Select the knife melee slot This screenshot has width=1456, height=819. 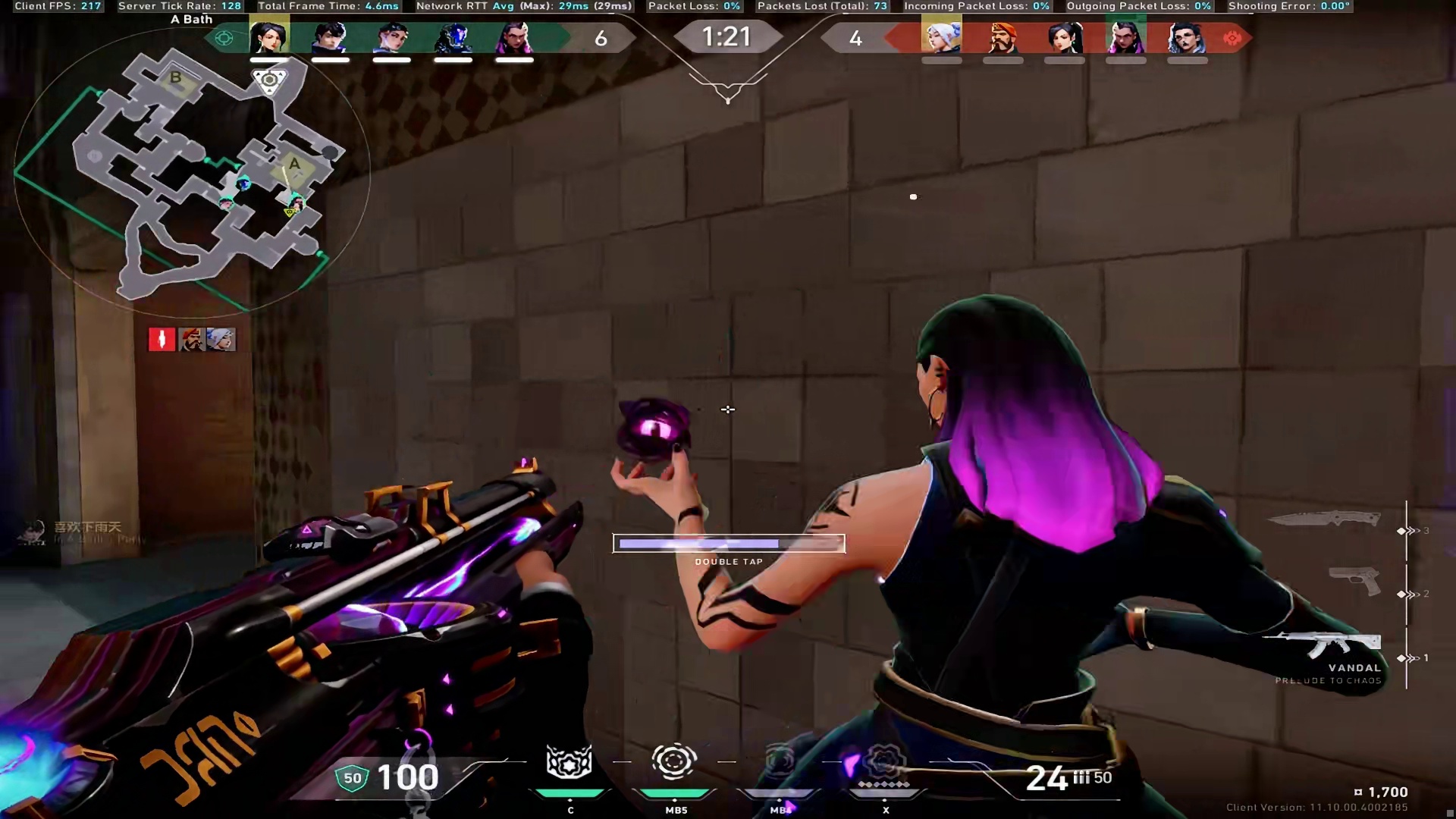[x=1324, y=519]
